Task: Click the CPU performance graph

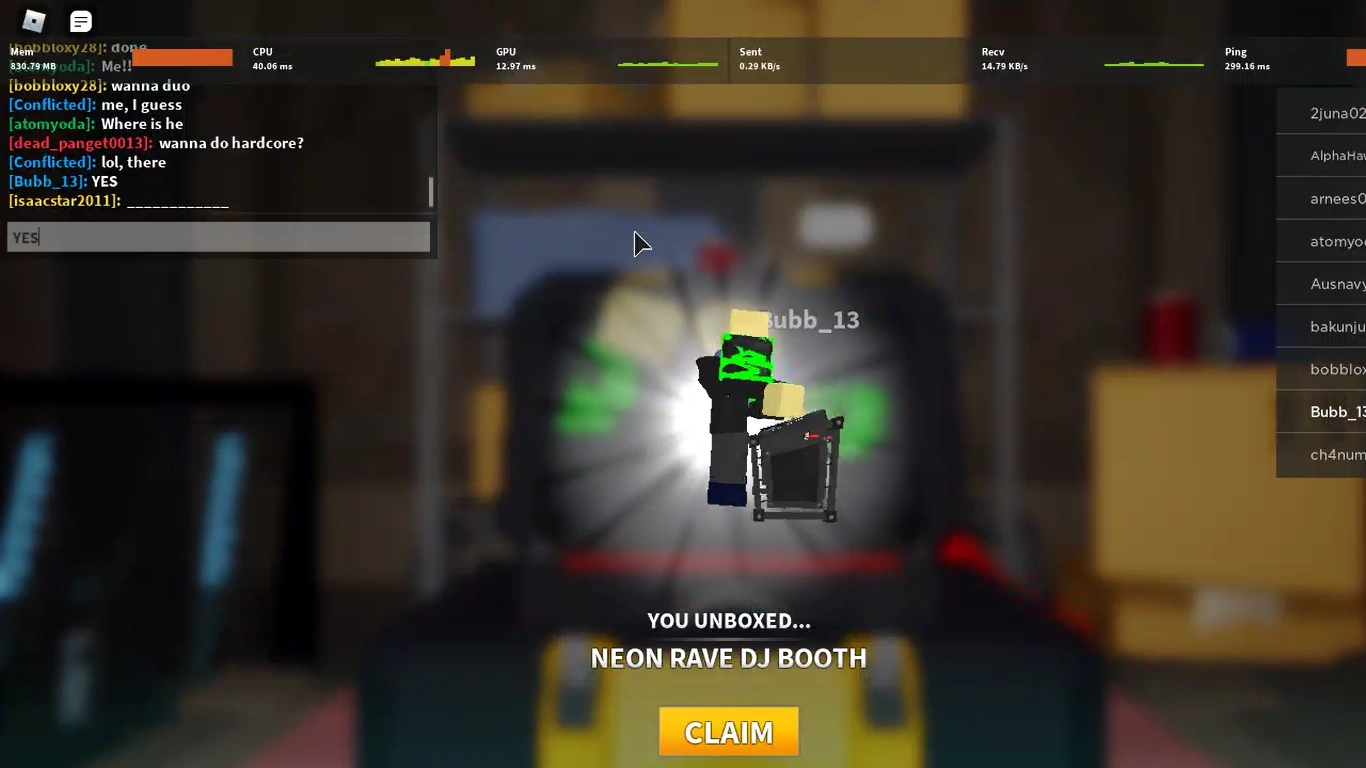Action: pyautogui.click(x=424, y=58)
